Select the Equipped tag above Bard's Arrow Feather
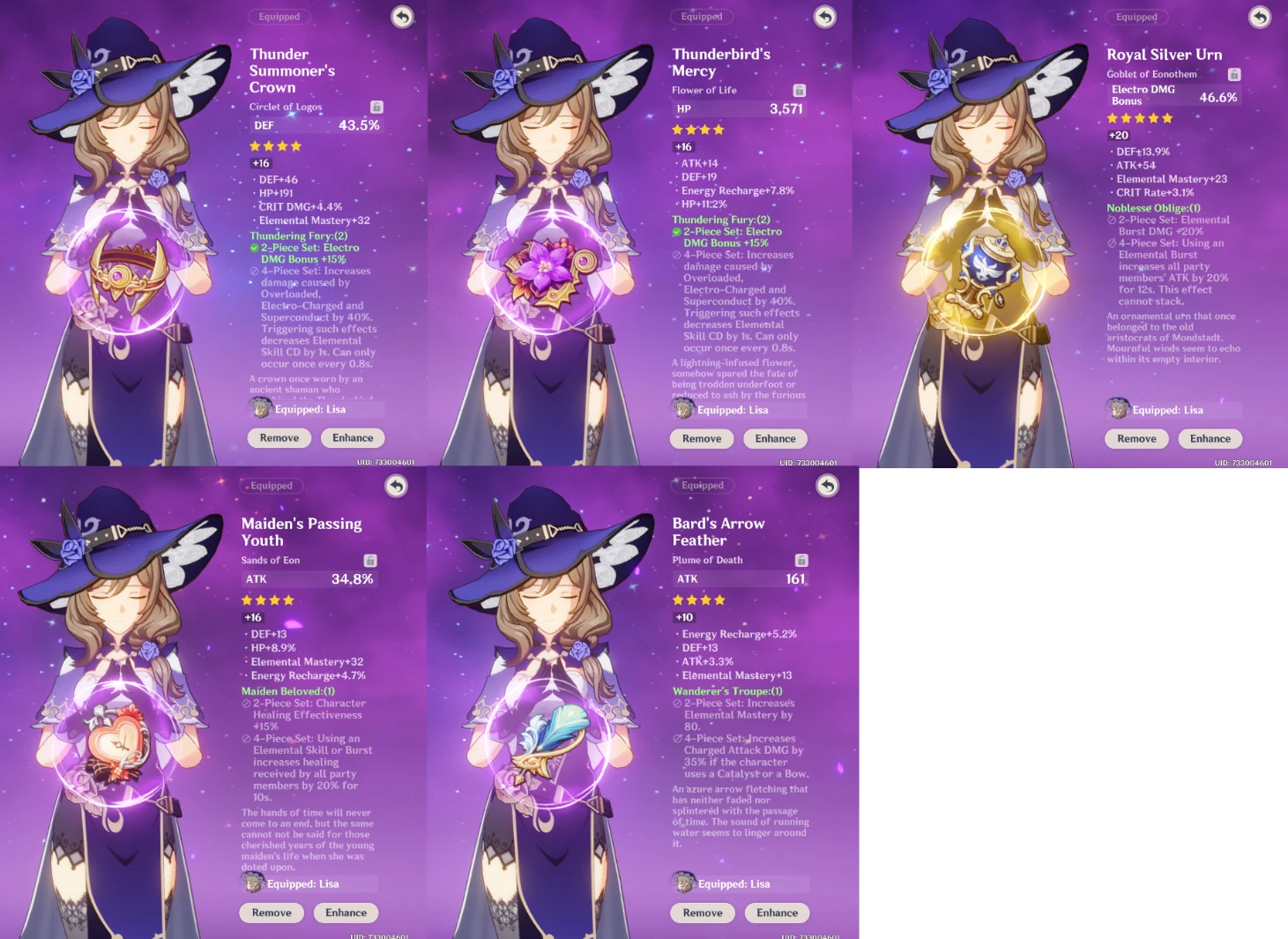1288x939 pixels. coord(702,485)
